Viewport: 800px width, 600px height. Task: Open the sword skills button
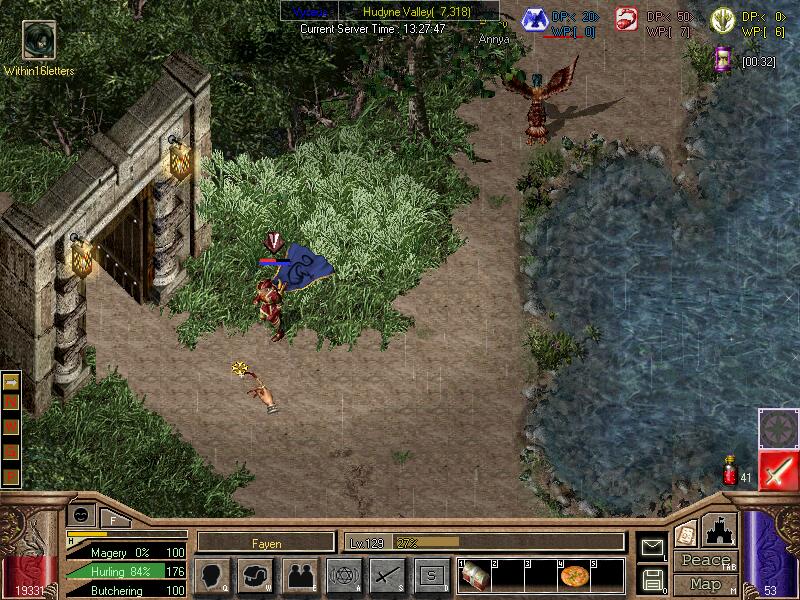pyautogui.click(x=387, y=576)
